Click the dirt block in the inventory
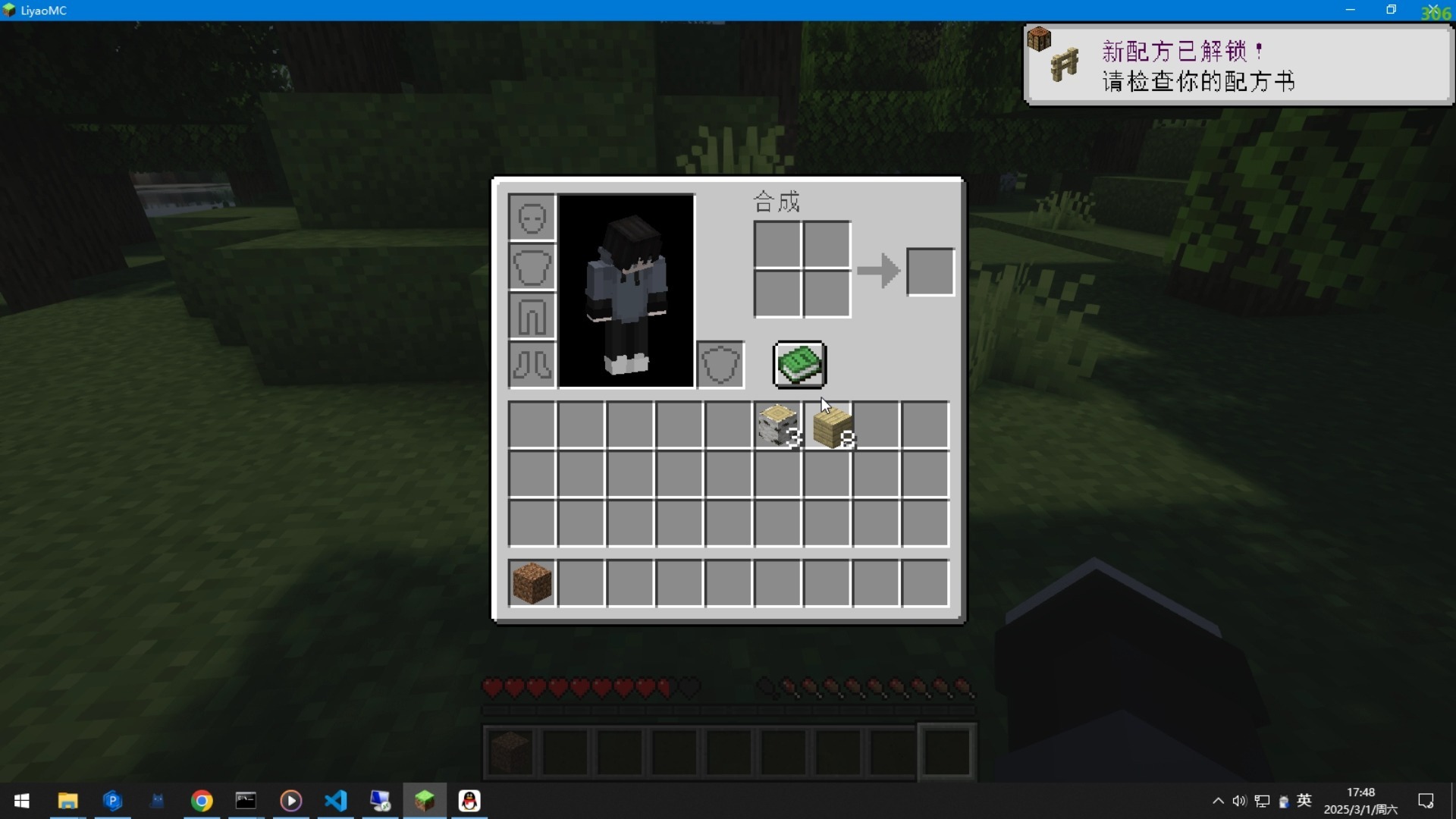Screen dimensions: 1456x819 (532, 581)
